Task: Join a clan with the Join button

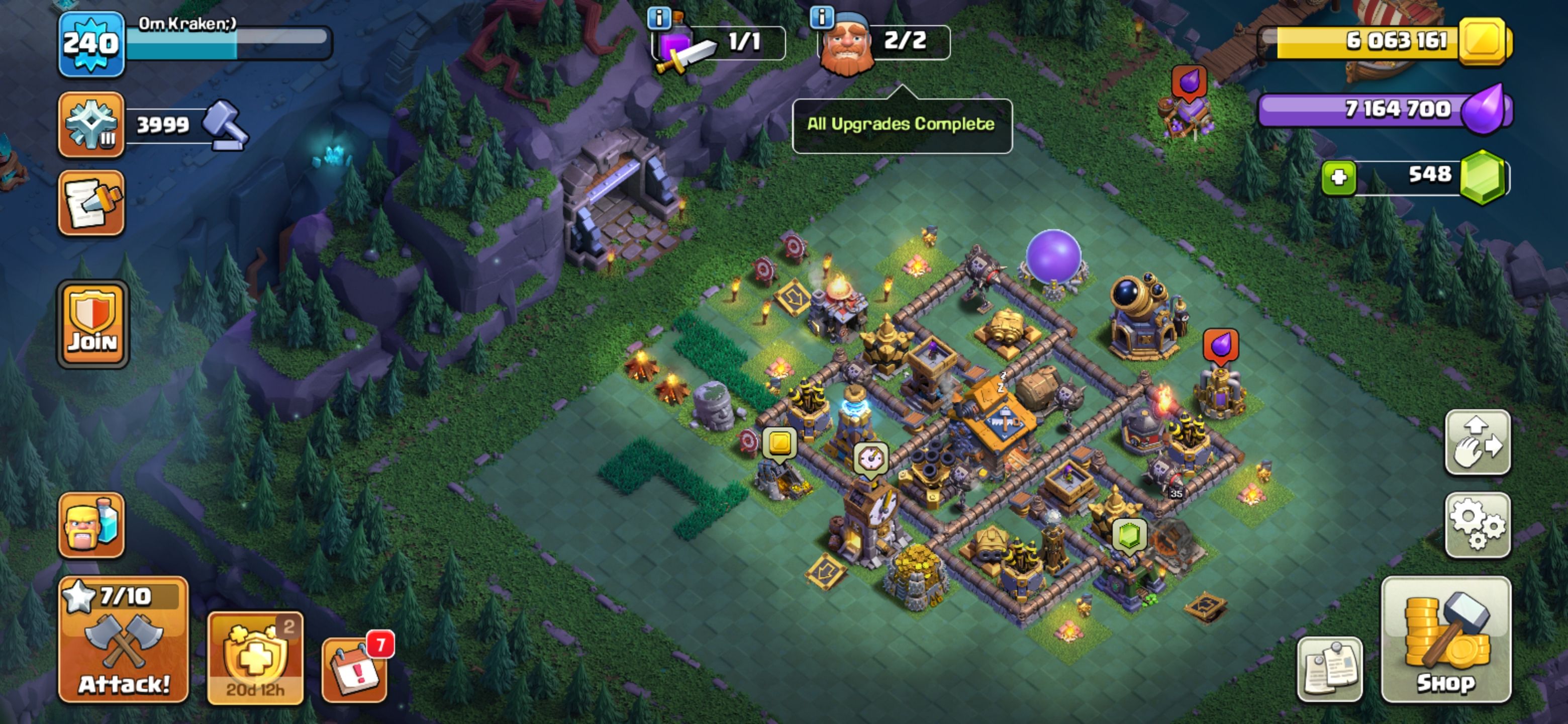Action: [x=92, y=325]
